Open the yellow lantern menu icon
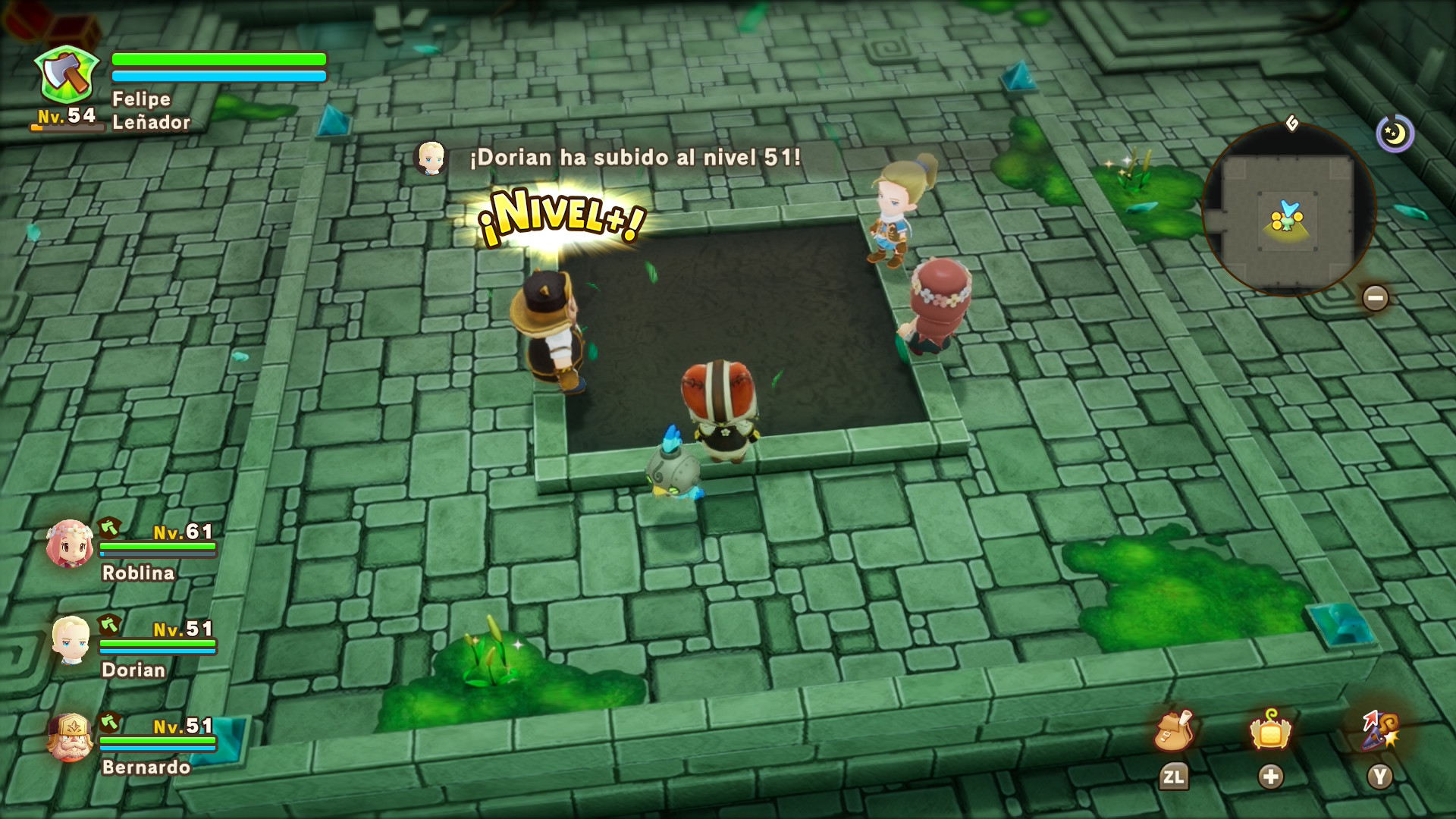The image size is (1456, 819). pos(1270,731)
